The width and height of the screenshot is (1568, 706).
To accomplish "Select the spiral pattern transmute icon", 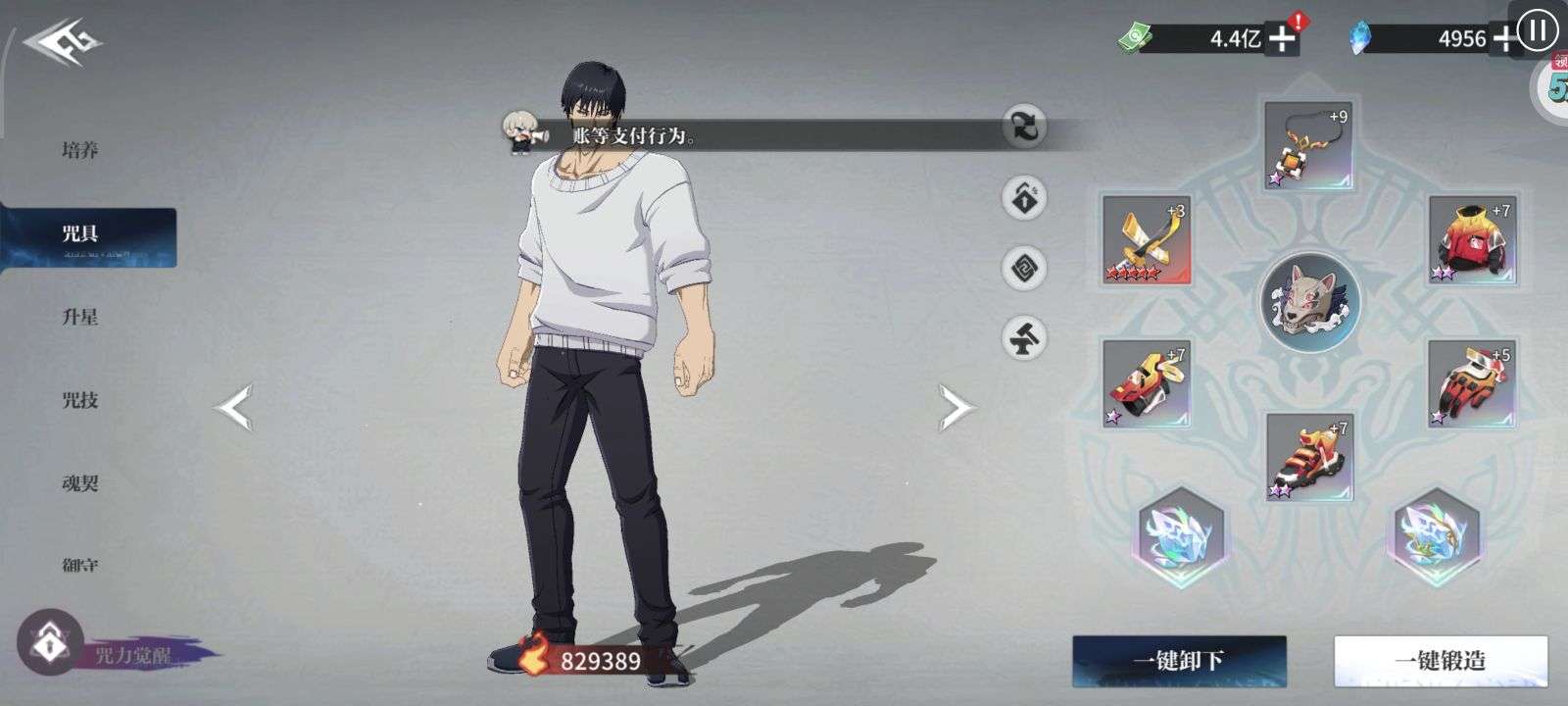I will (1022, 266).
